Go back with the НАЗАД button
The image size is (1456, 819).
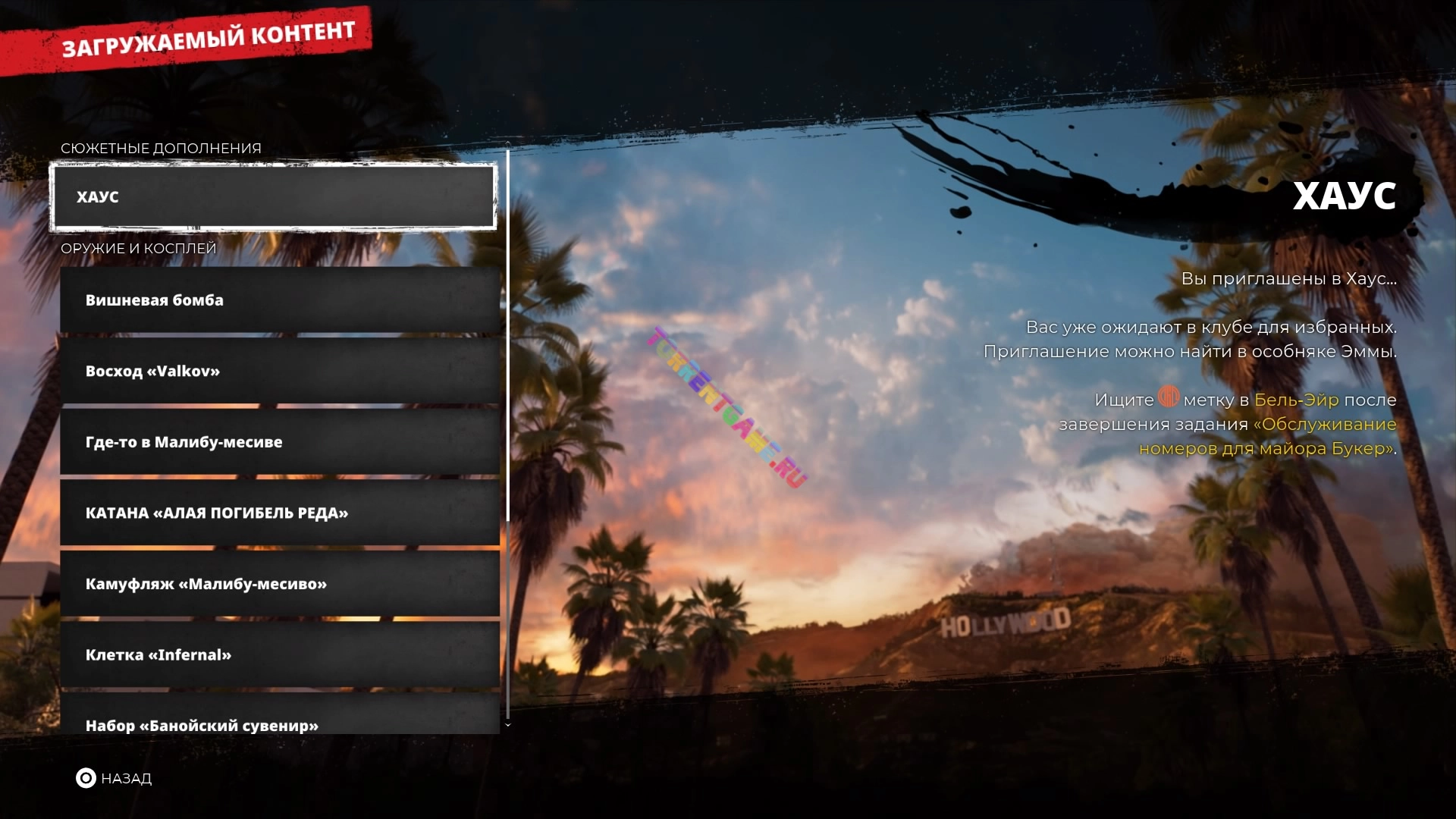pos(114,779)
